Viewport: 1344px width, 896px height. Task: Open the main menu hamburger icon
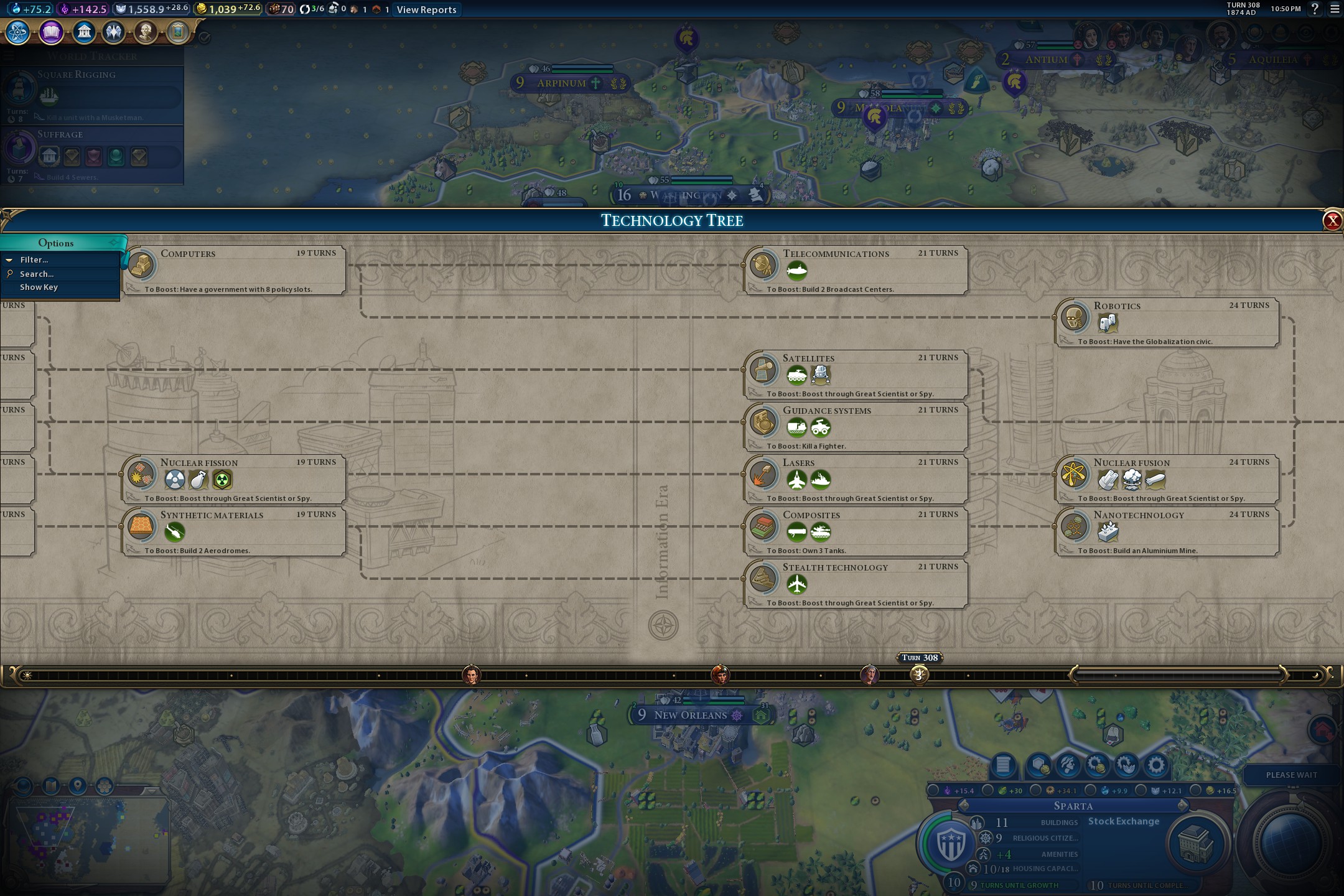click(1335, 9)
